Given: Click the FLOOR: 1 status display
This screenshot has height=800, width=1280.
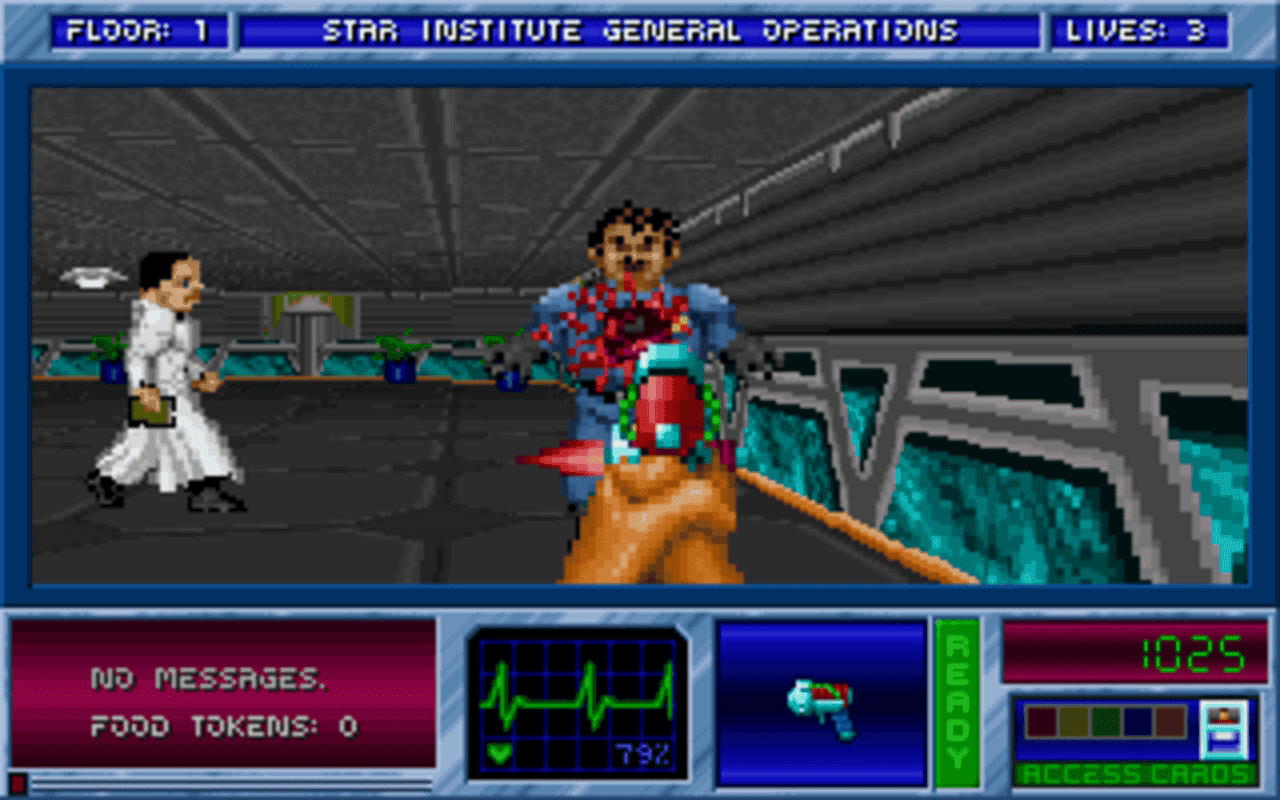Looking at the screenshot, I should coord(140,30).
